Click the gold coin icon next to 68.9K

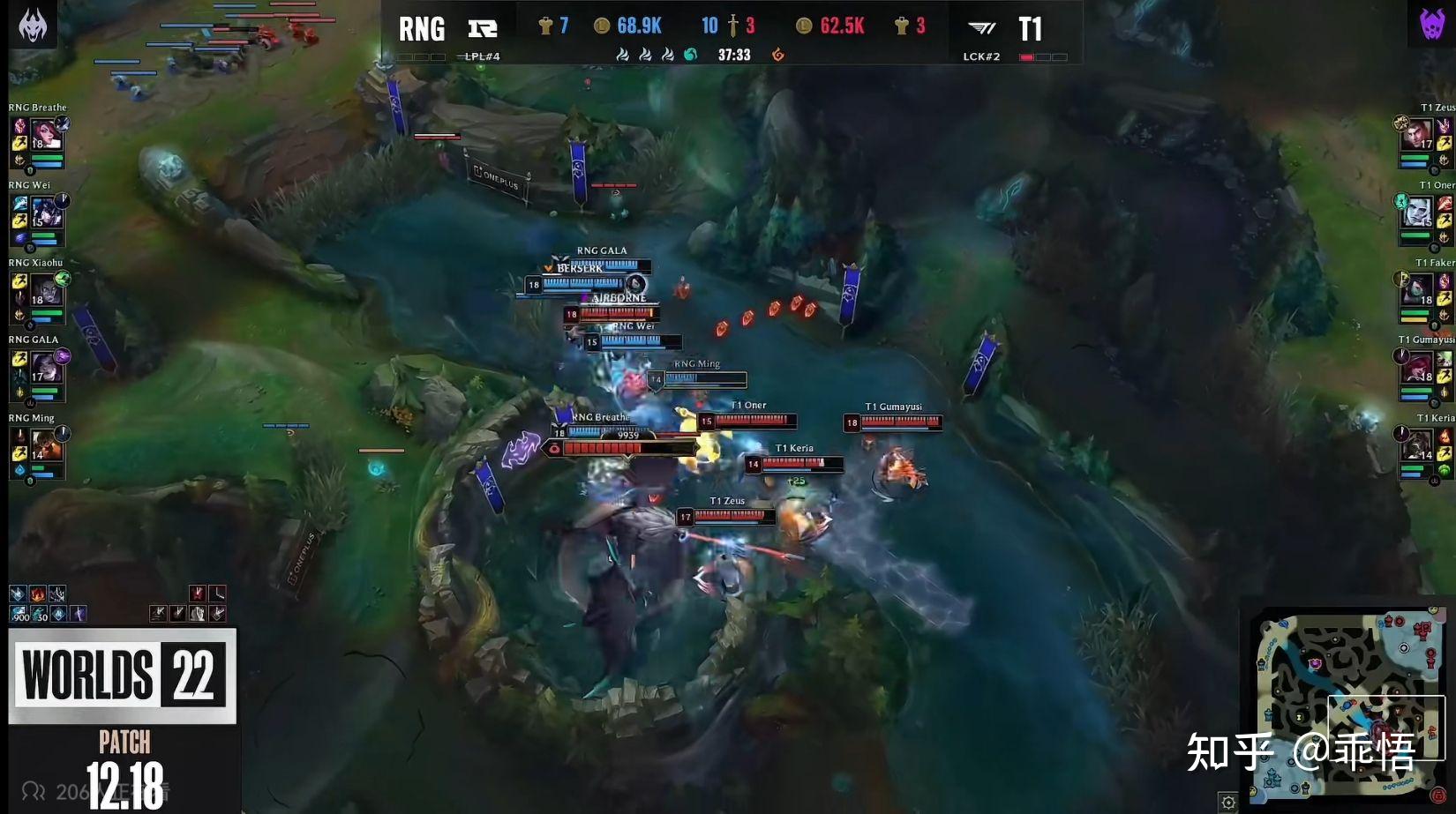coord(603,26)
